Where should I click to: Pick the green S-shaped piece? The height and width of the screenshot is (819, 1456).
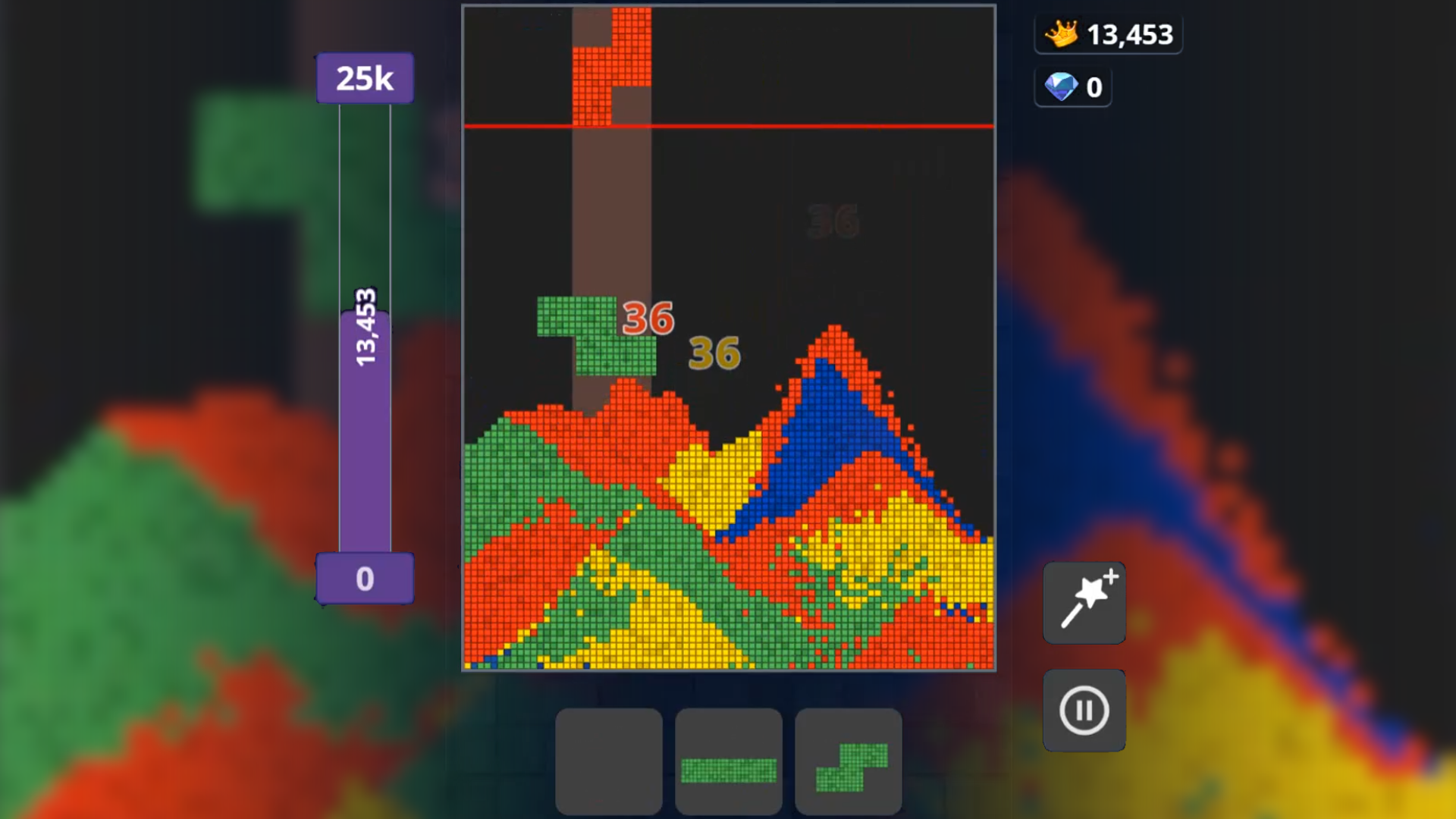pyautogui.click(x=847, y=762)
